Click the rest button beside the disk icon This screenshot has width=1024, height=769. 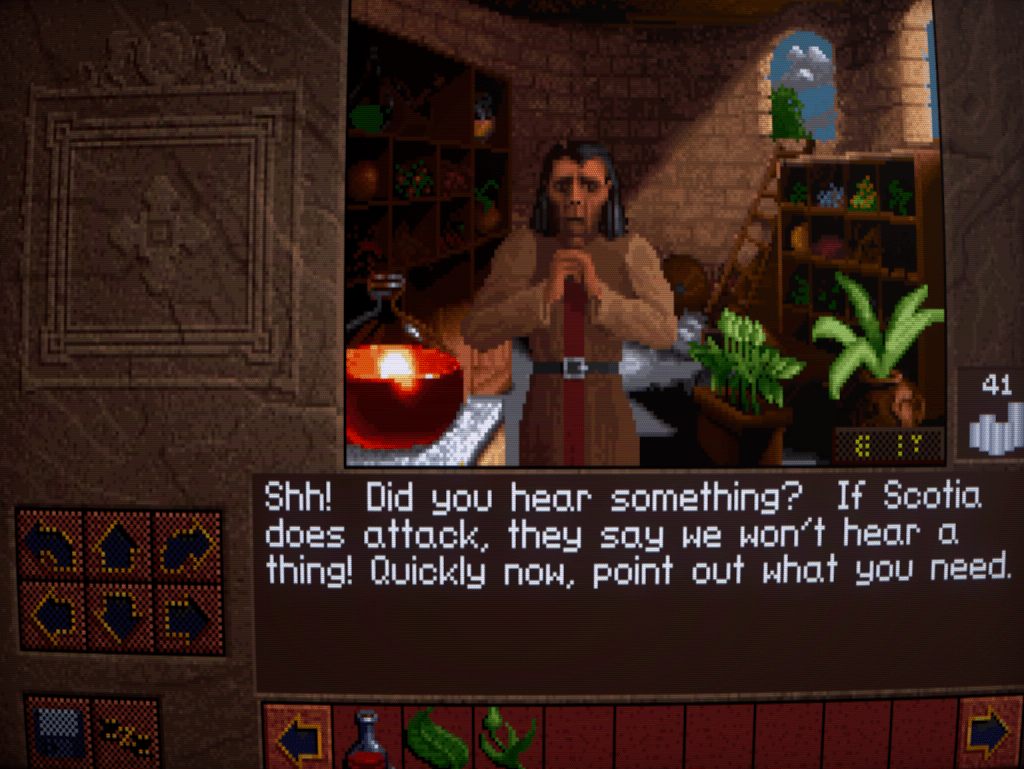click(x=126, y=732)
